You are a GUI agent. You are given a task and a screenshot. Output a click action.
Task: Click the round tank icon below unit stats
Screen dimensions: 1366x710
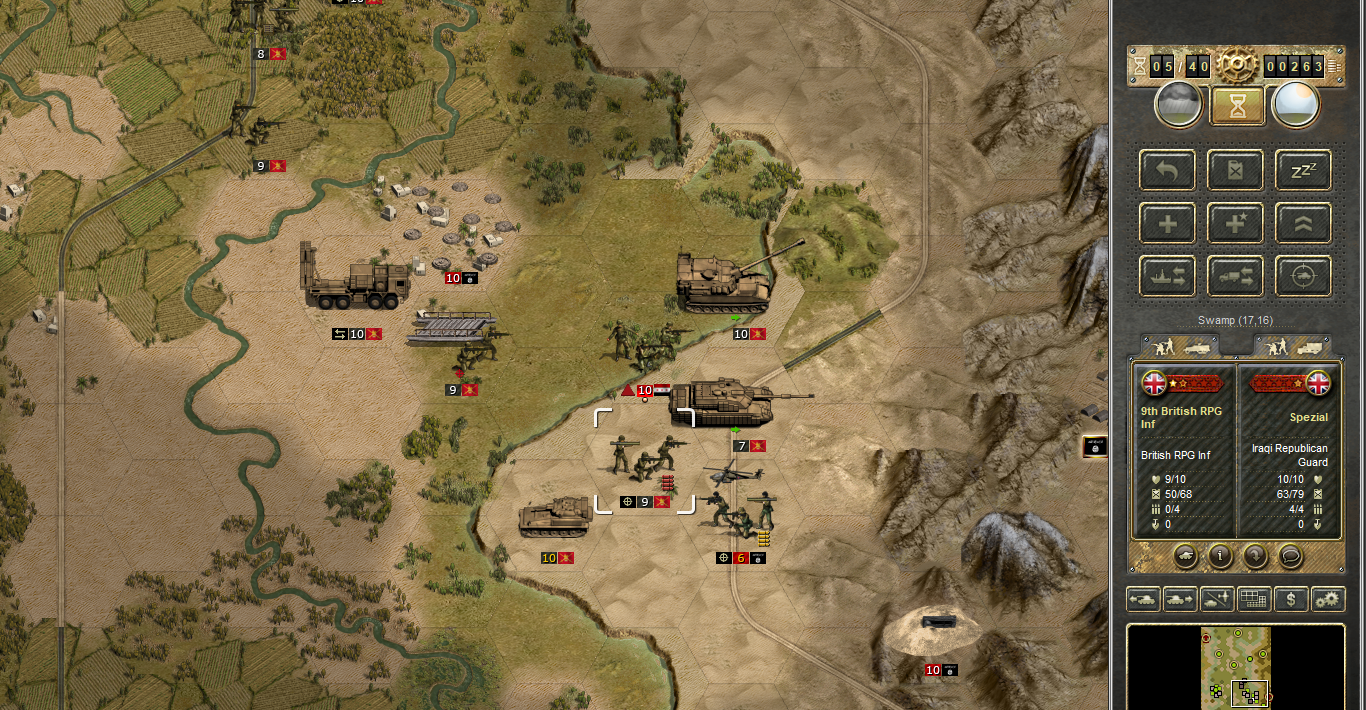coord(1184,555)
